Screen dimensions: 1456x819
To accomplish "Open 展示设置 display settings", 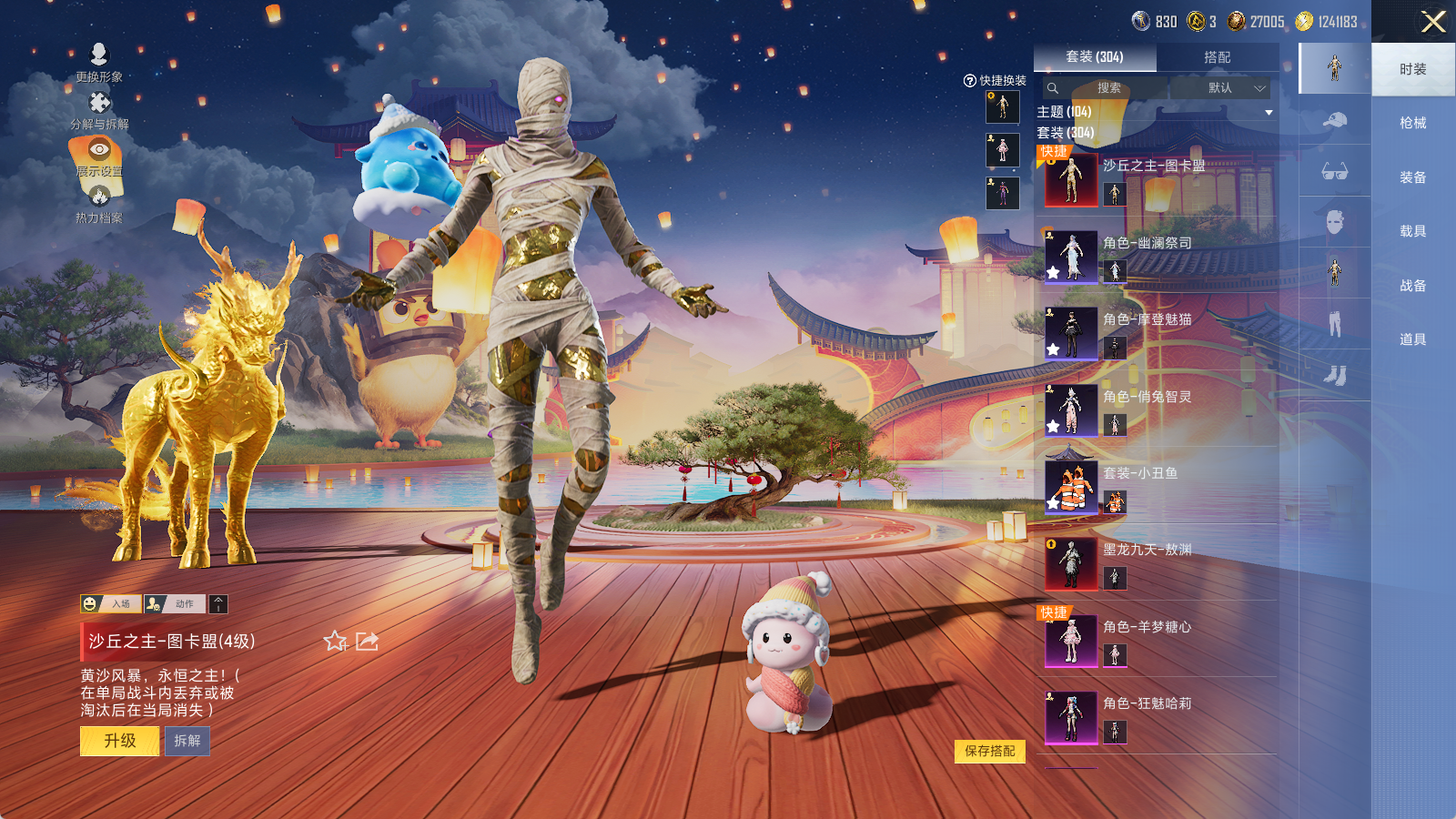I will pos(99,157).
